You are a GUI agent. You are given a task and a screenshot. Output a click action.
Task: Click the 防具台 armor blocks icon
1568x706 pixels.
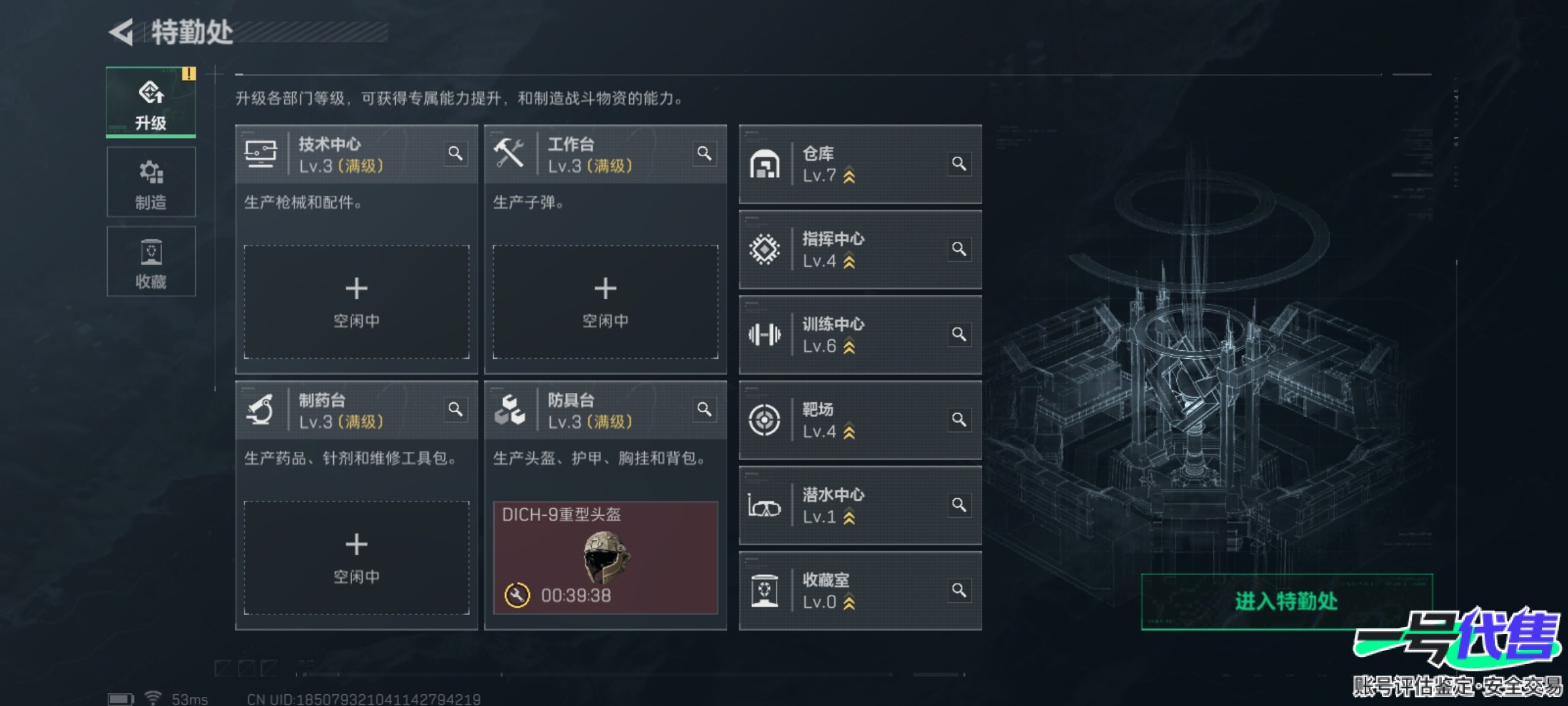tap(511, 410)
